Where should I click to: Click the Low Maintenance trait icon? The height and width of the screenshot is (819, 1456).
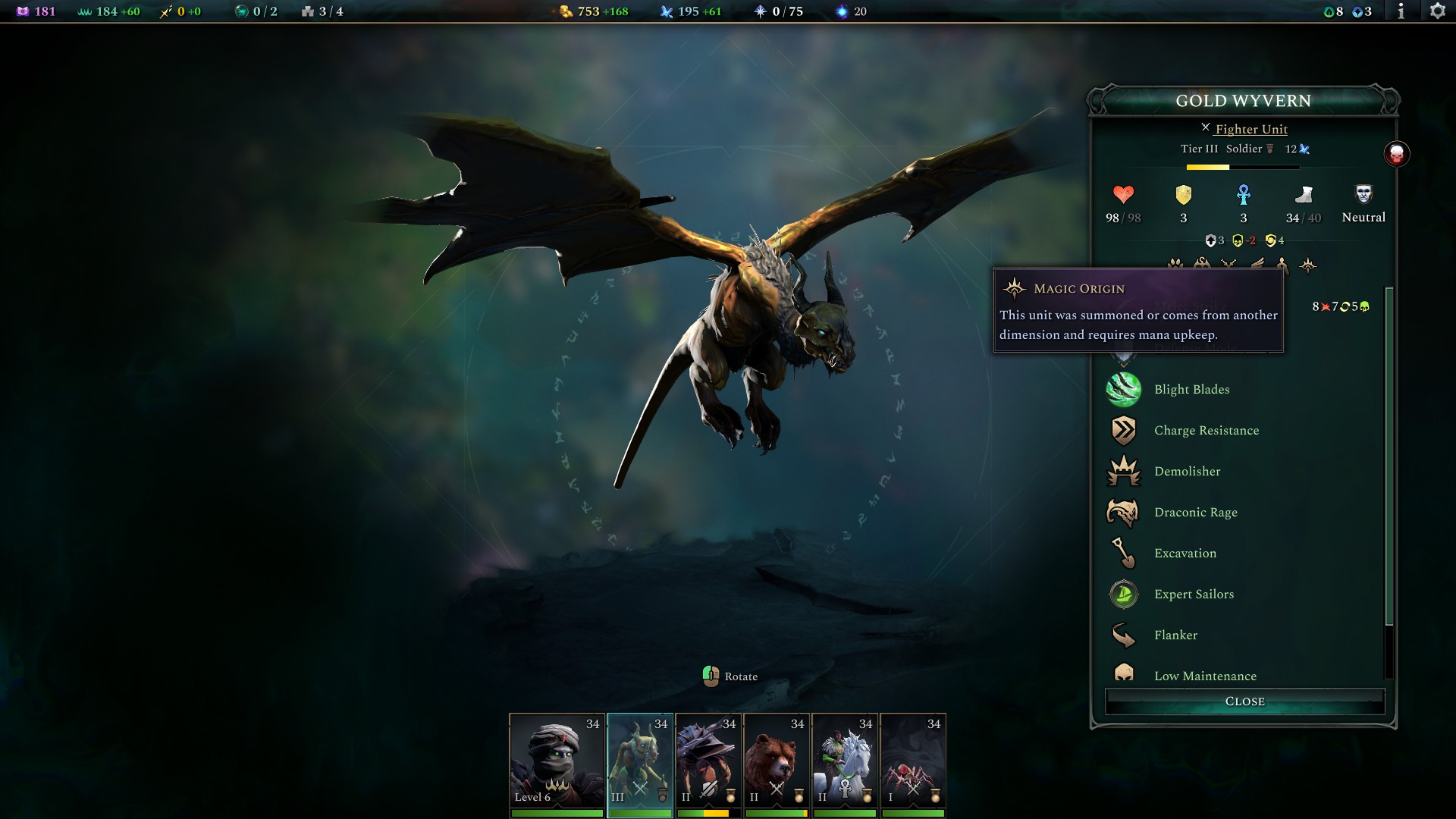[1124, 675]
